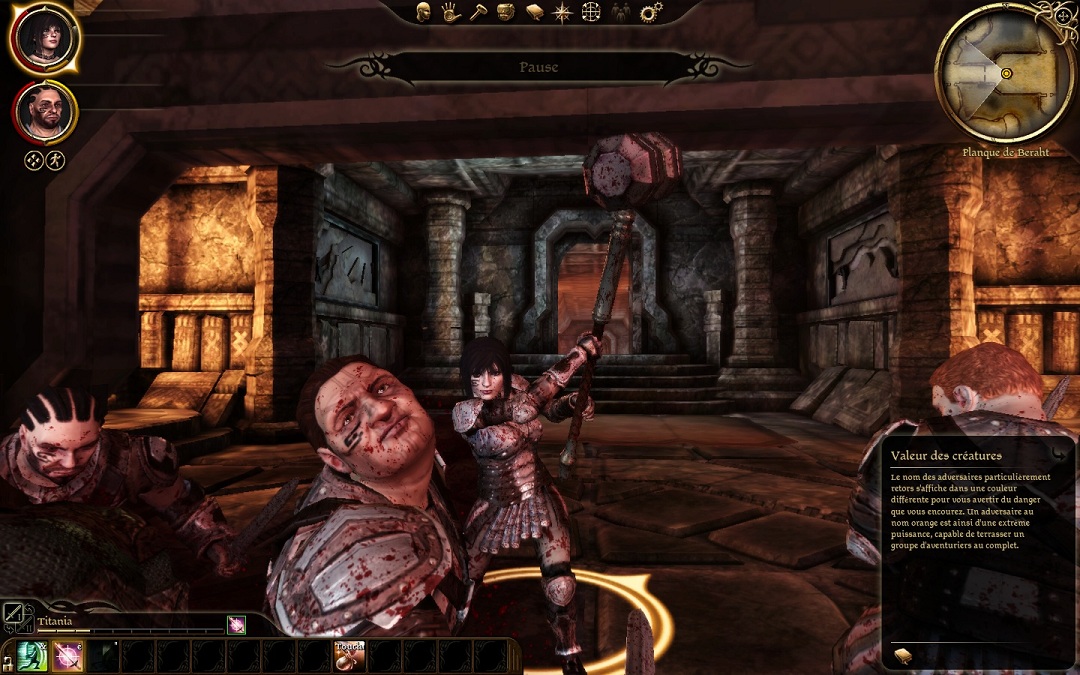Viewport: 1080px width, 675px height.
Task: Click the select-all party arrows button
Action: 34,160
